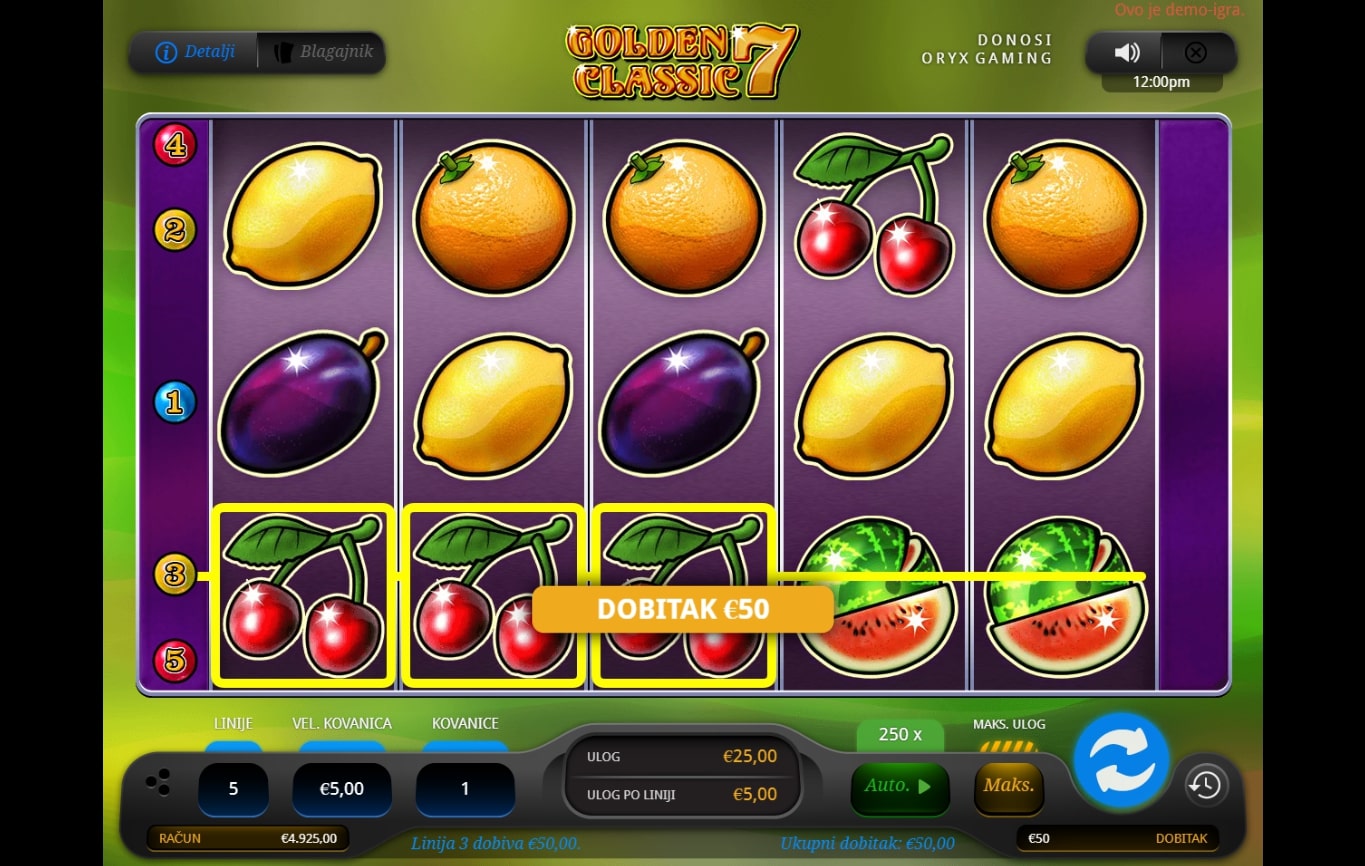The width and height of the screenshot is (1365, 866).
Task: Adjust the Vel. Kovanica coin size
Action: pos(341,789)
